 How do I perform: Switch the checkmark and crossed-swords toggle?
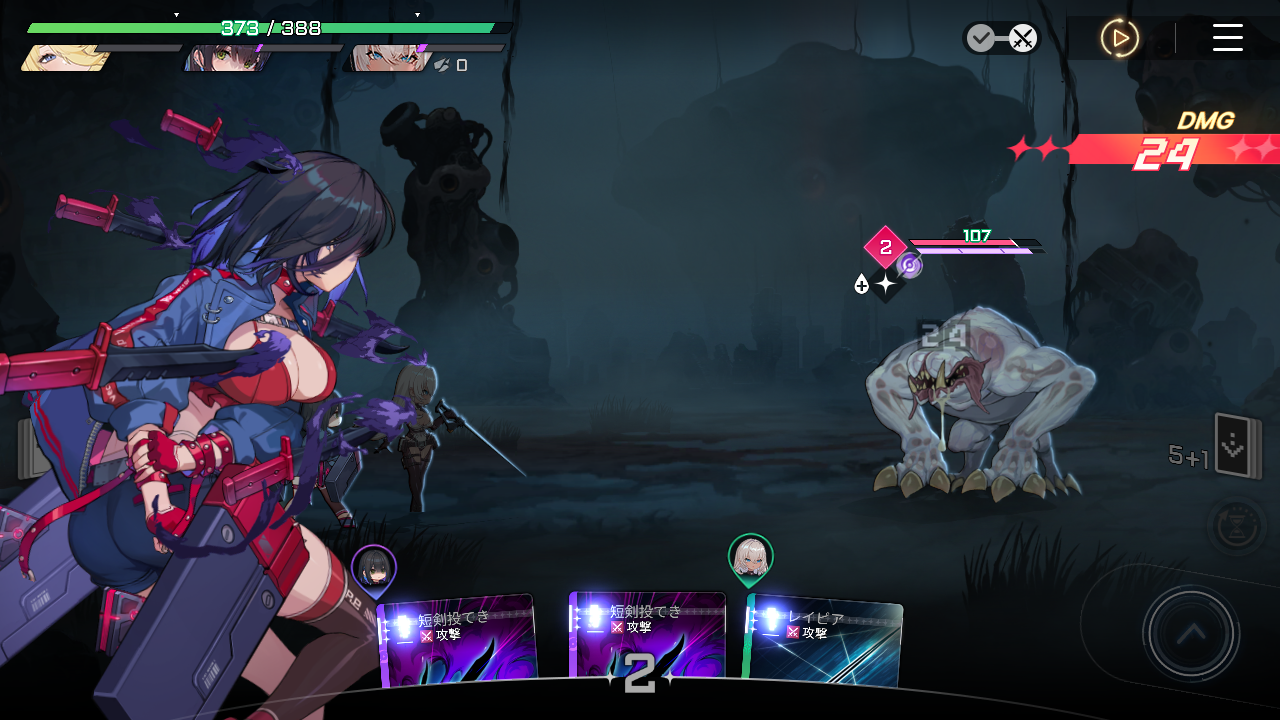[1001, 39]
